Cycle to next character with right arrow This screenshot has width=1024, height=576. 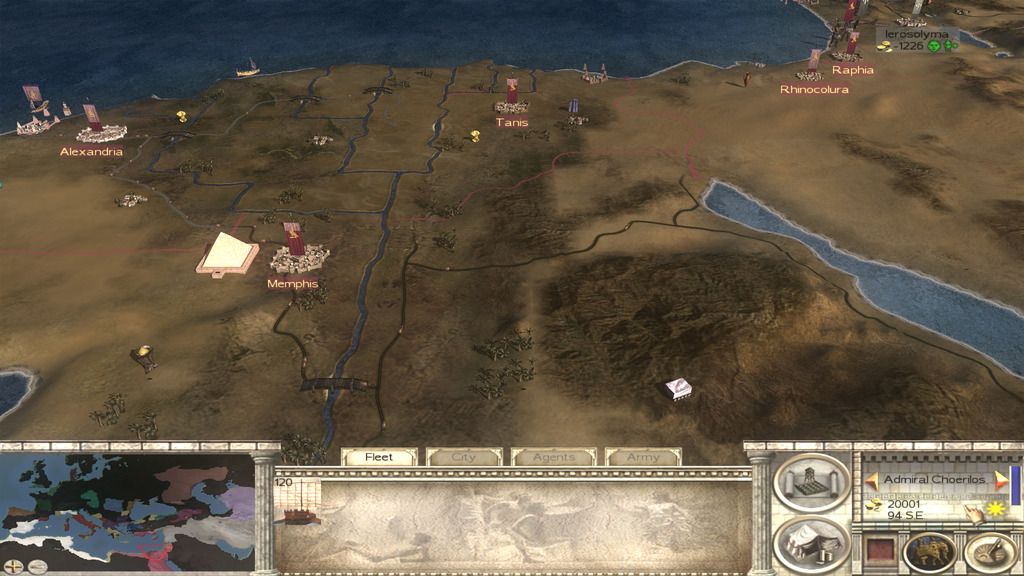(1001, 481)
